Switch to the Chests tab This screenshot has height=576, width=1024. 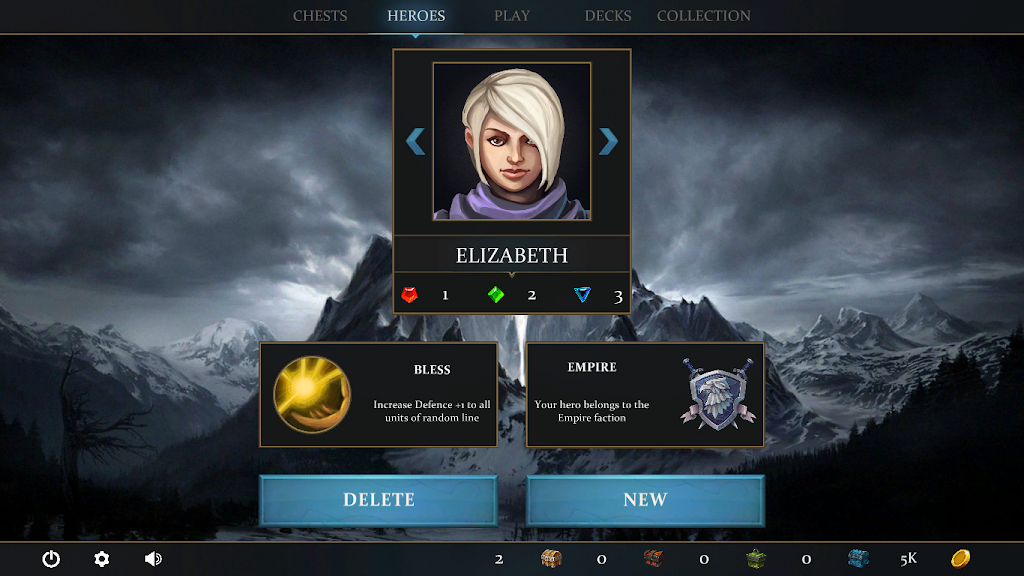click(320, 16)
